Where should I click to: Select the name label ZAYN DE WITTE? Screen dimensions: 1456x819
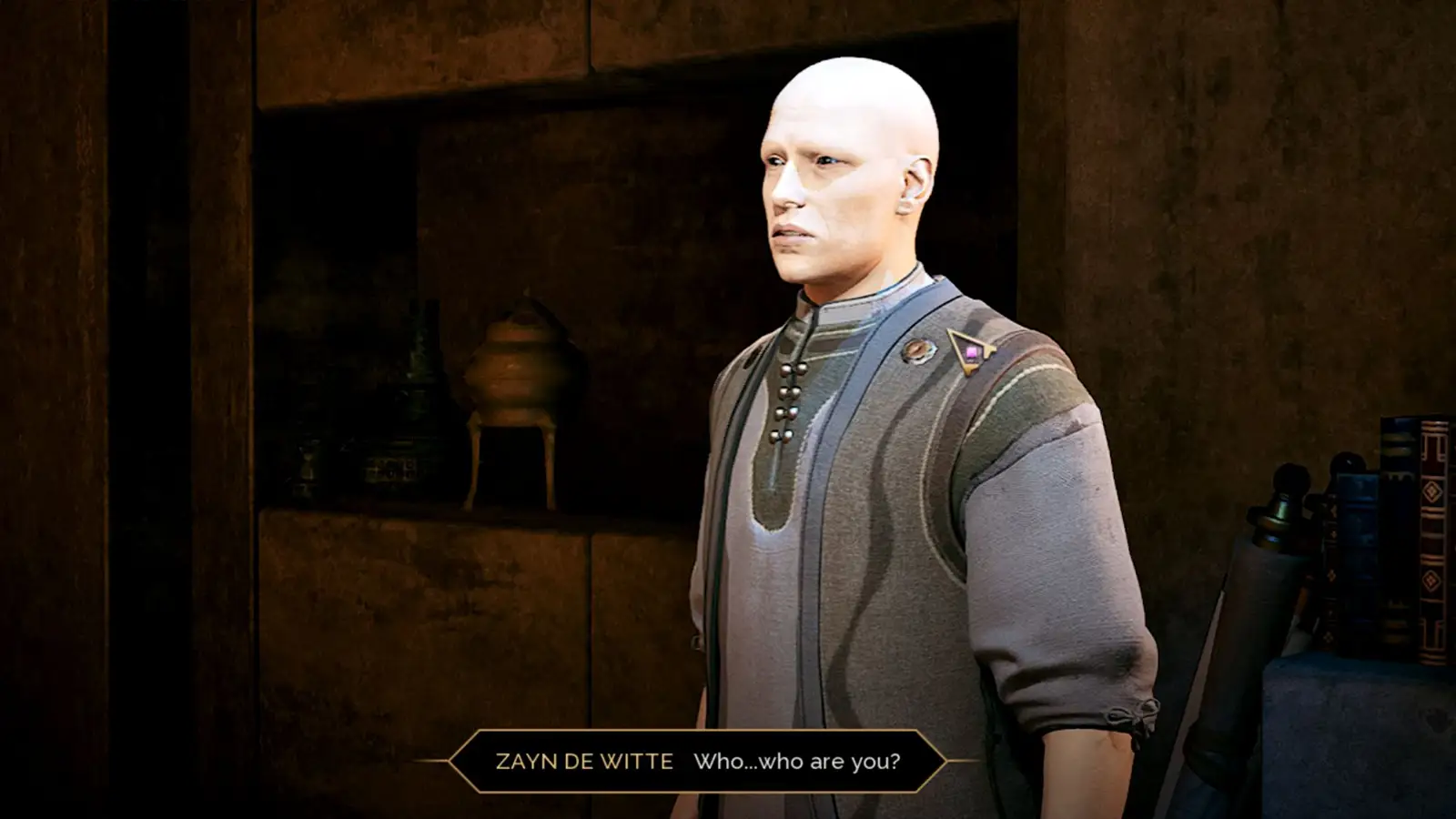click(x=587, y=763)
